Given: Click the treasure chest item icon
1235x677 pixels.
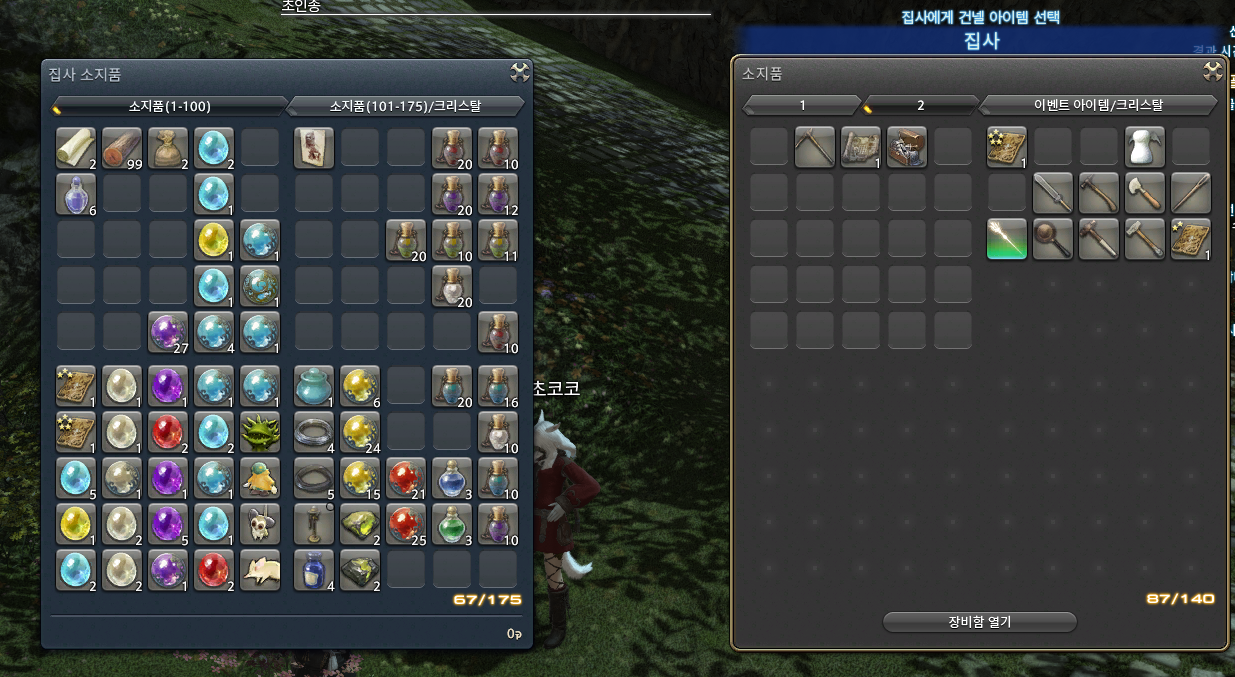Looking at the screenshot, I should pos(907,147).
